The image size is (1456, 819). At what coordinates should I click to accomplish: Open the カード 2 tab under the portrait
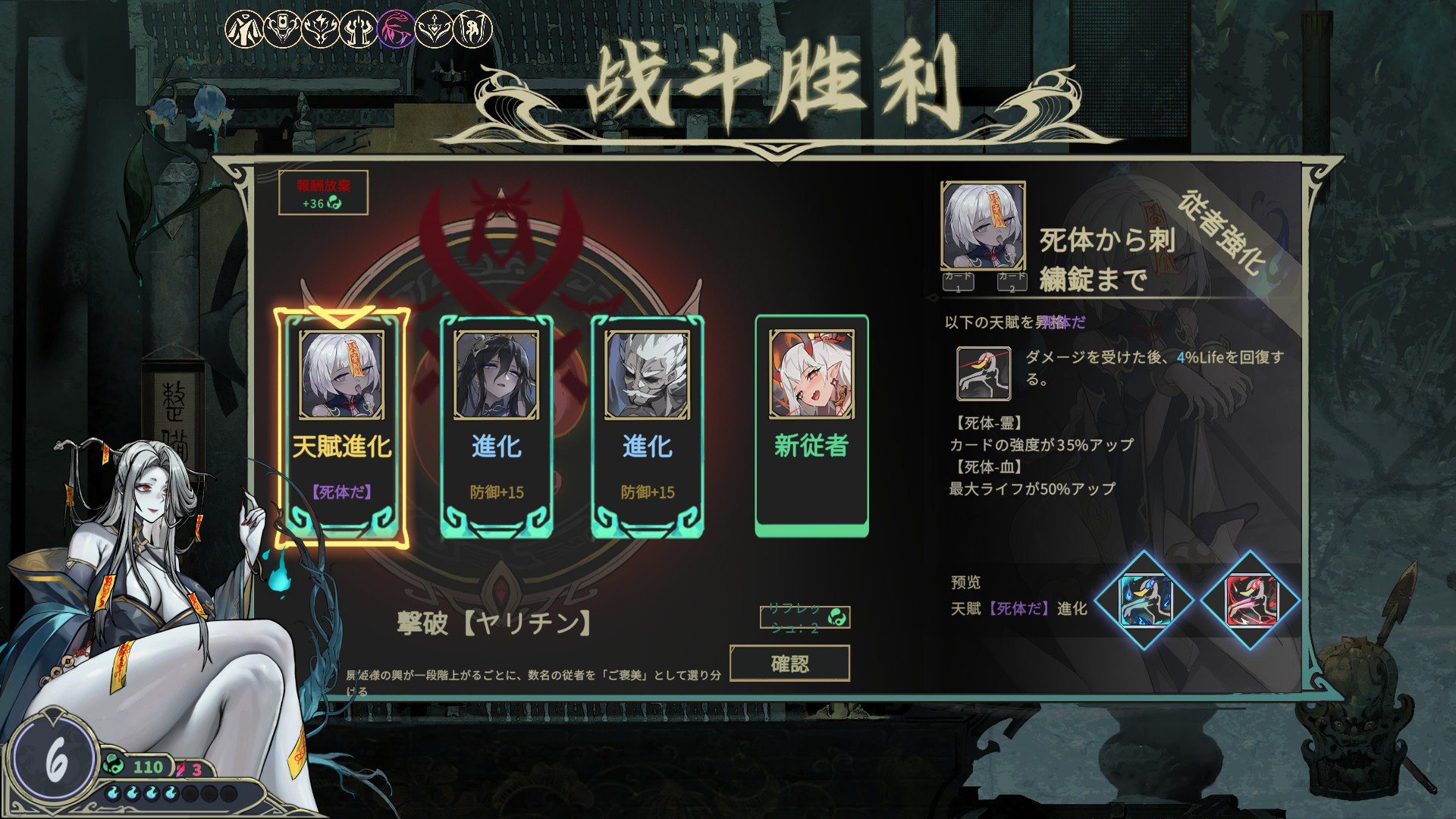[x=1012, y=282]
